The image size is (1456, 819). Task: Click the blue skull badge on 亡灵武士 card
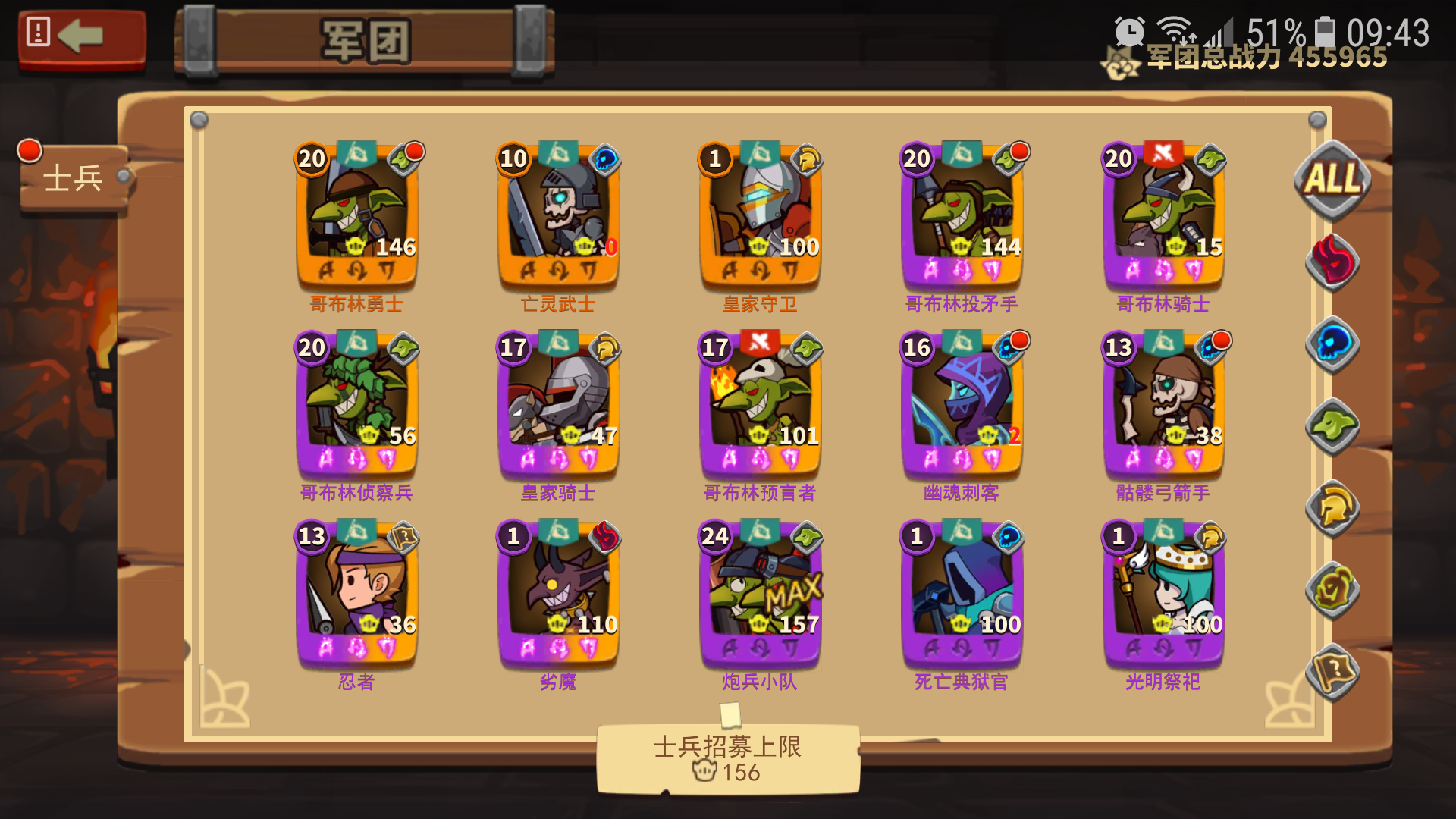pyautogui.click(x=607, y=158)
